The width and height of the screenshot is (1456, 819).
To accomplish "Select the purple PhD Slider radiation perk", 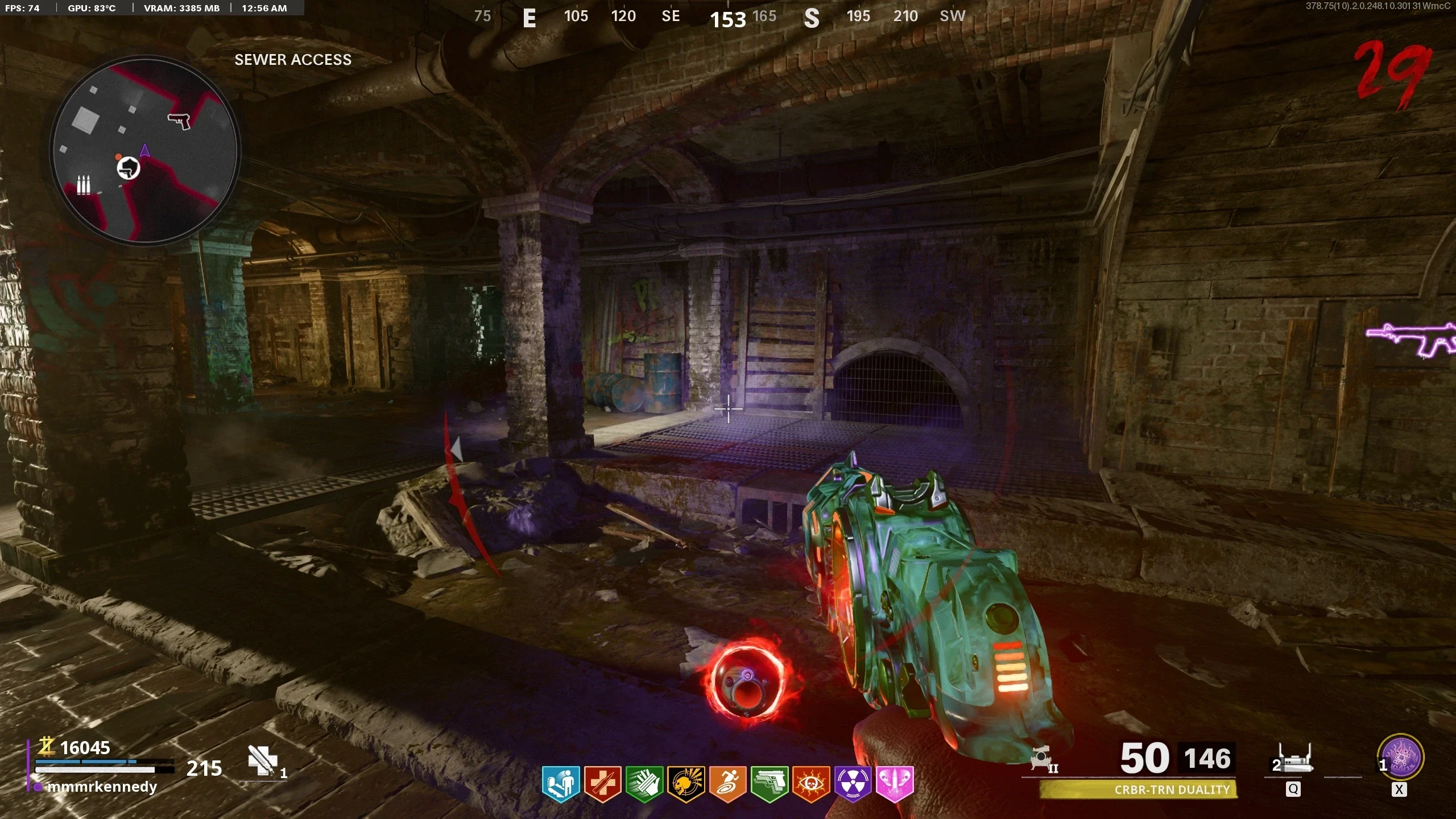I will coord(853,784).
